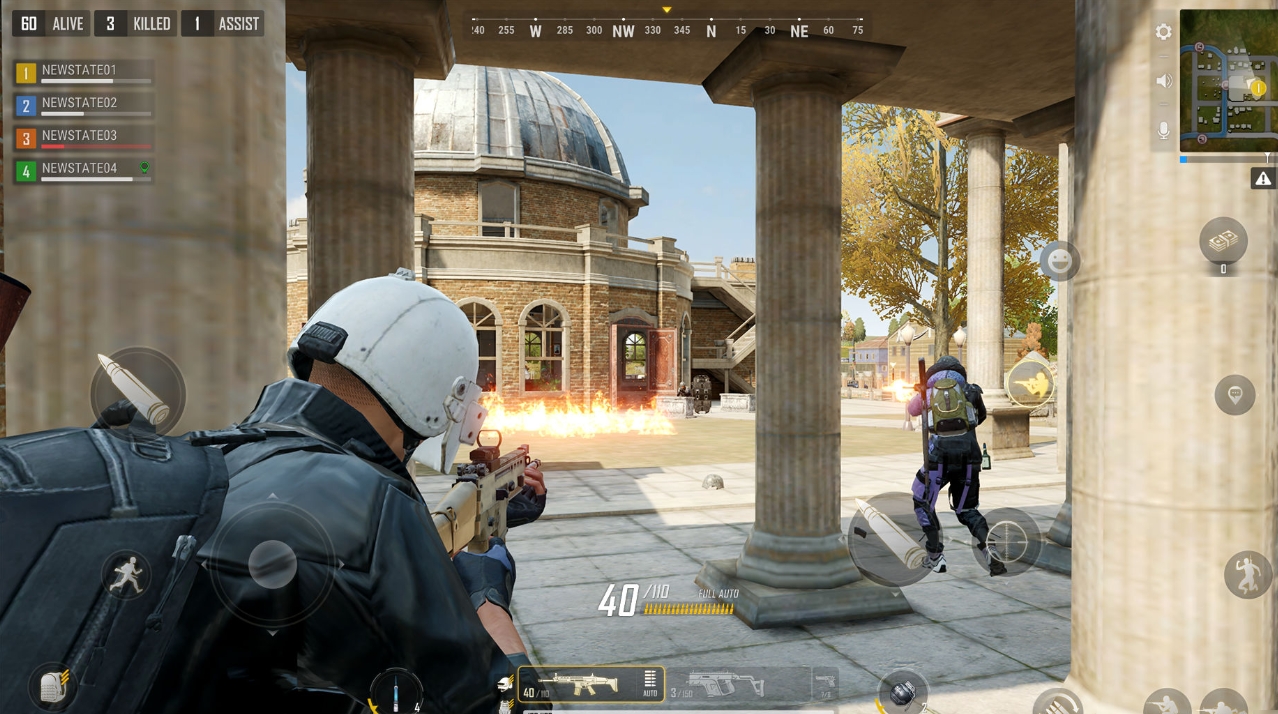
Task: Open the smiley emote wheel
Action: pyautogui.click(x=1059, y=262)
